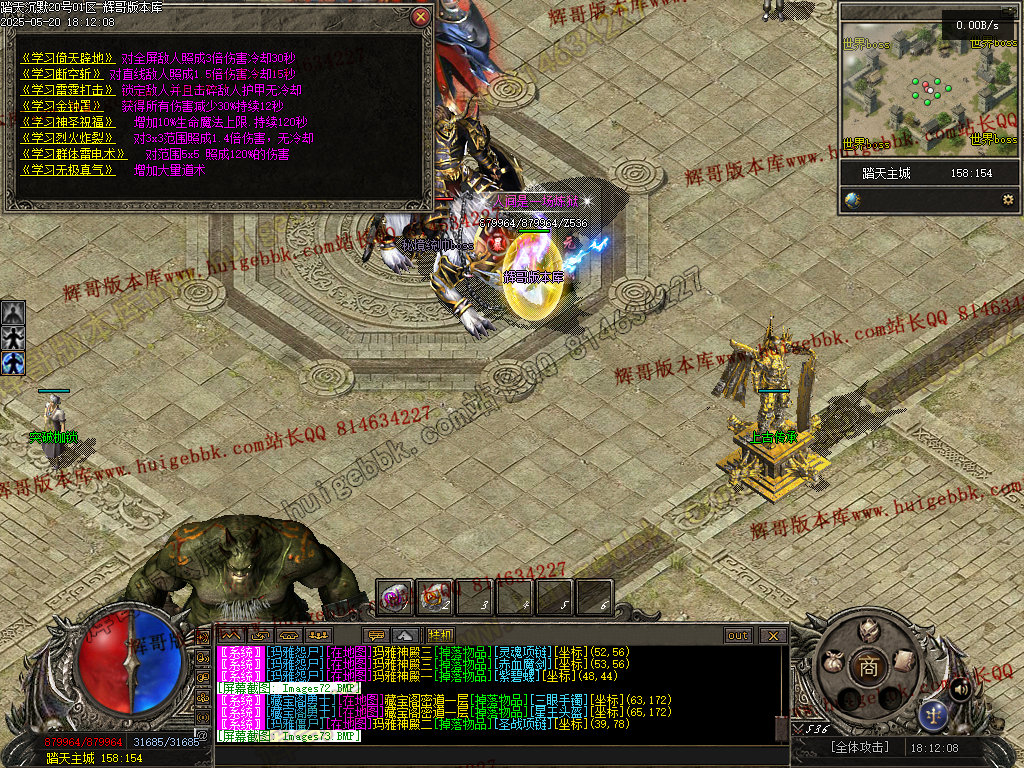Open the world map globe icon
The image size is (1024, 768).
[x=852, y=200]
